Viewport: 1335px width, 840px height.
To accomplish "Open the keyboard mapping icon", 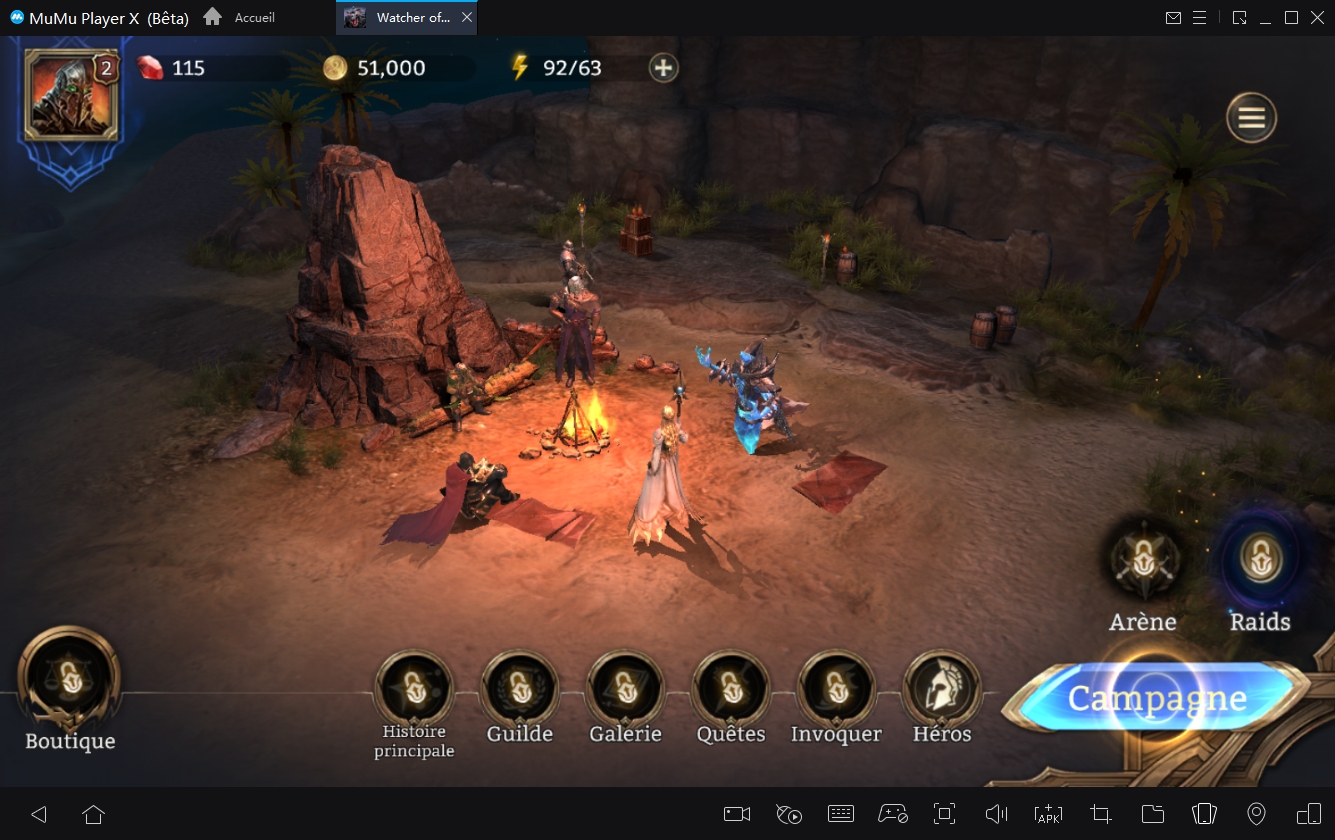I will [x=841, y=813].
